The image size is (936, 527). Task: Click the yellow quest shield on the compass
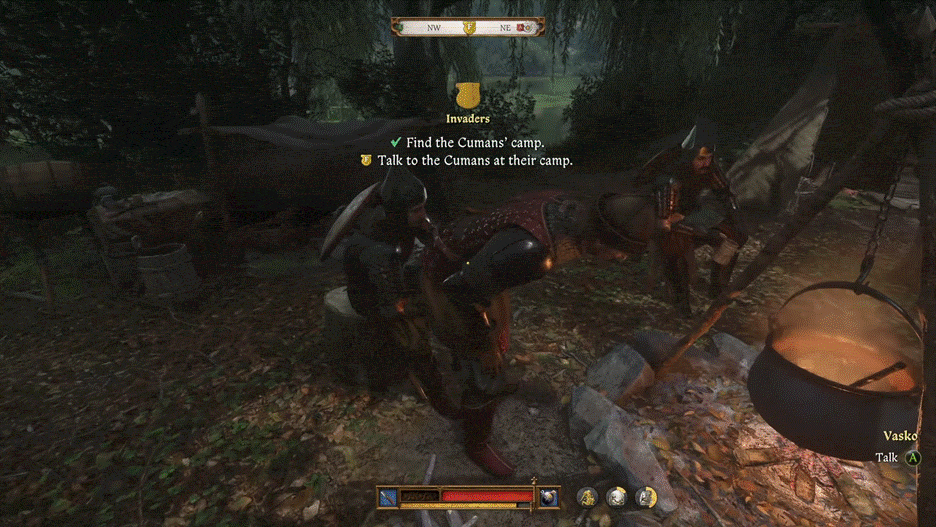coord(469,28)
